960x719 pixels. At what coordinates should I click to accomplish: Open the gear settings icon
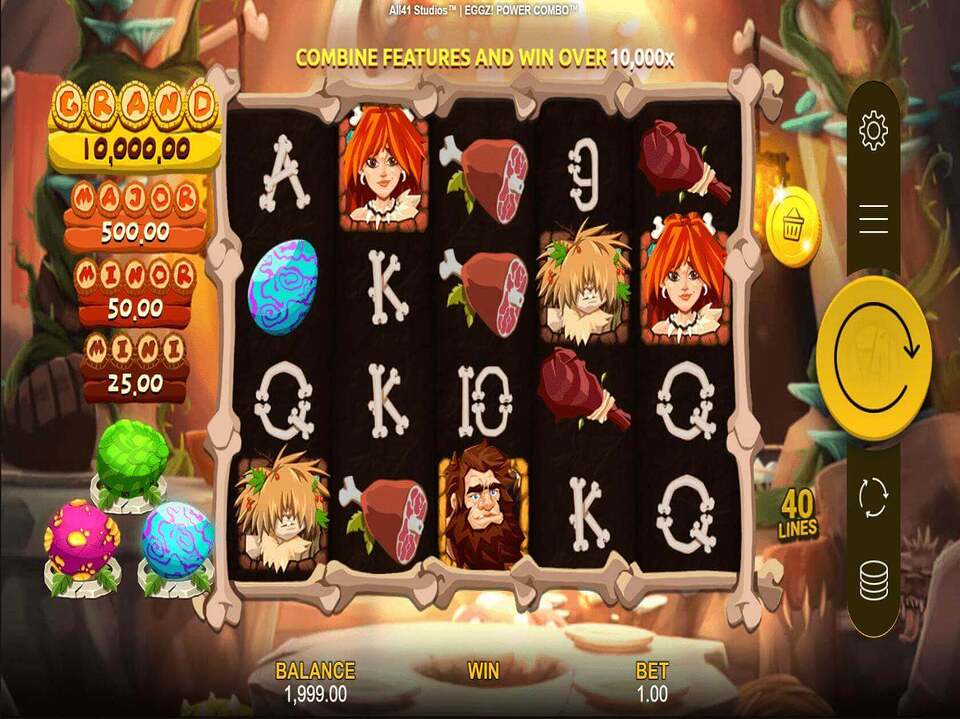tap(873, 131)
